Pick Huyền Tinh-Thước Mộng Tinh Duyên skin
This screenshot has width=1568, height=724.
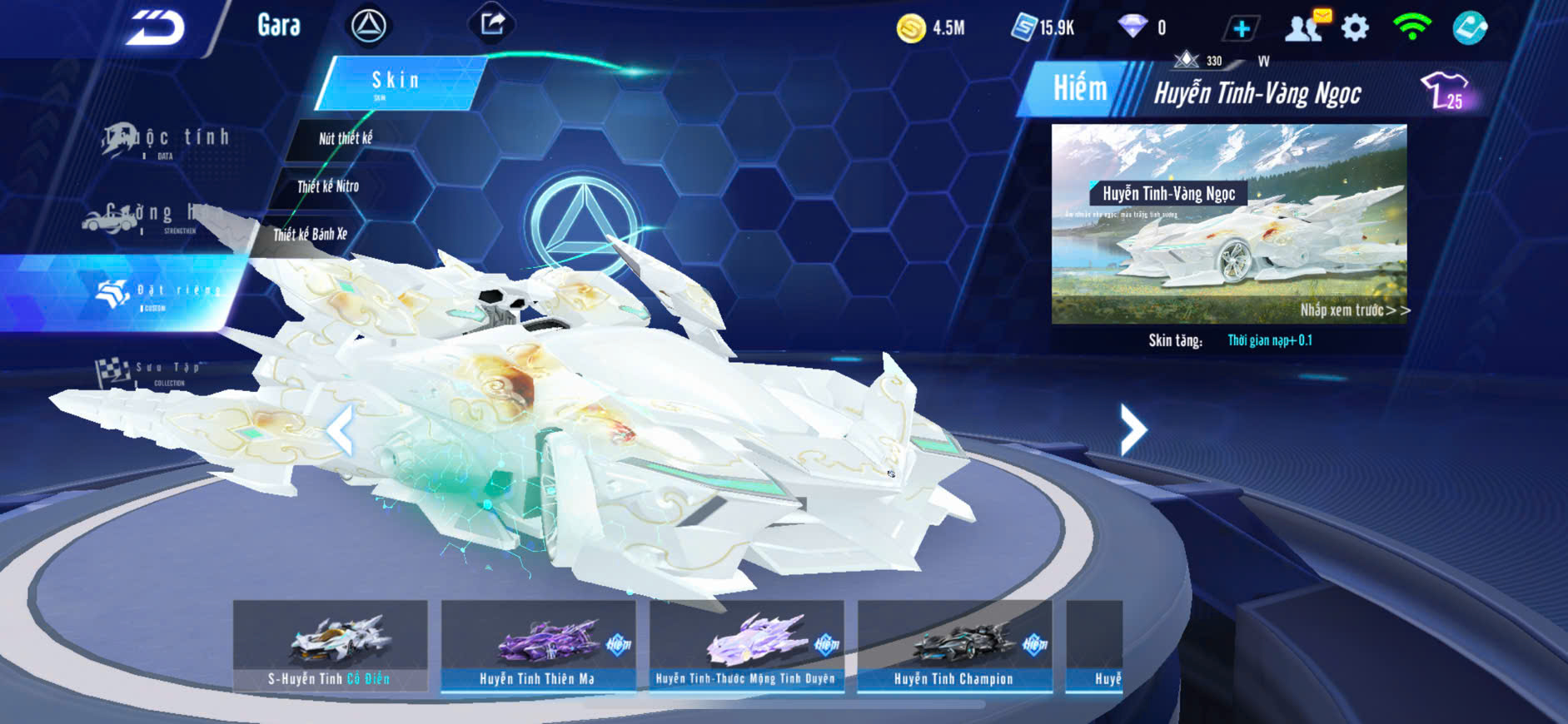(x=746, y=646)
